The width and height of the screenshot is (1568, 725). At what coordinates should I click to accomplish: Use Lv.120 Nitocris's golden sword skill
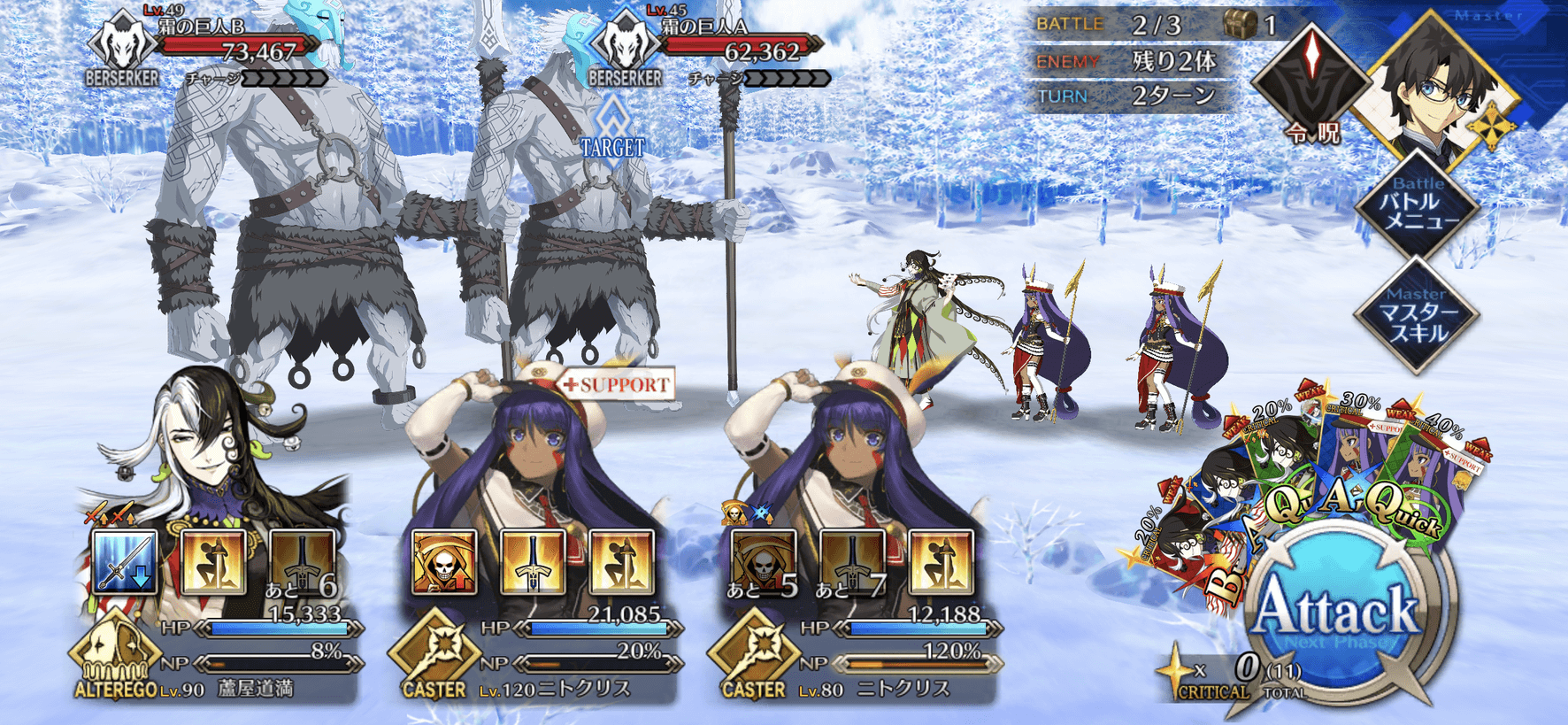(532, 562)
